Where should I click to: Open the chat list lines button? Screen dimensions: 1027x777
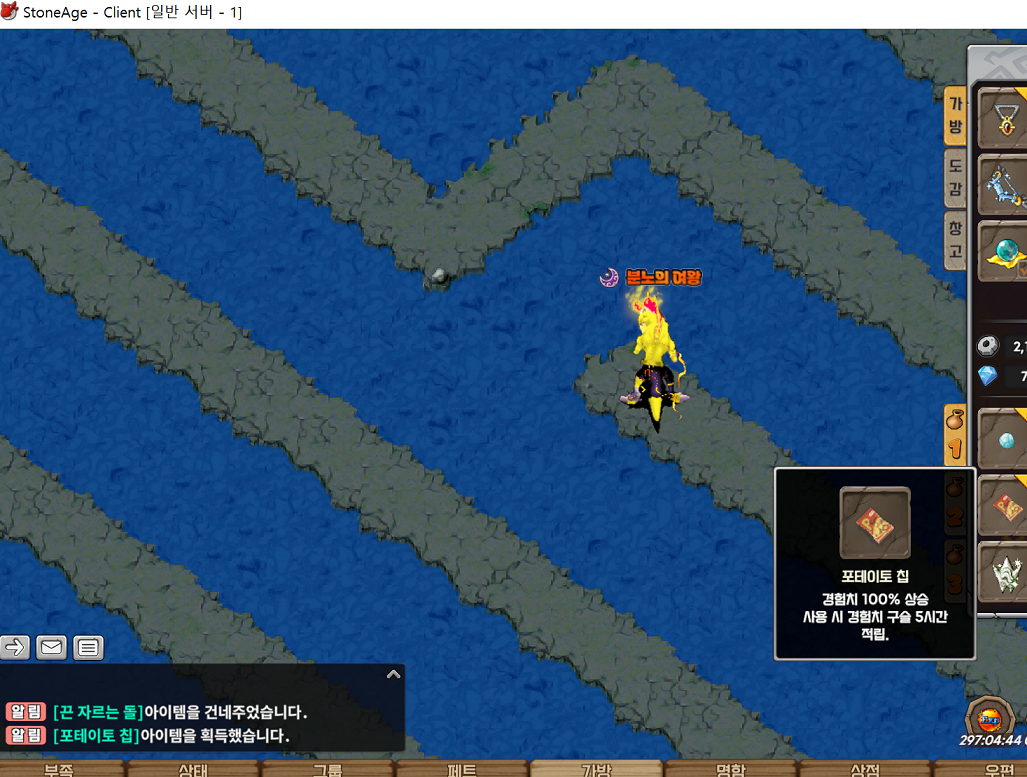tap(88, 647)
